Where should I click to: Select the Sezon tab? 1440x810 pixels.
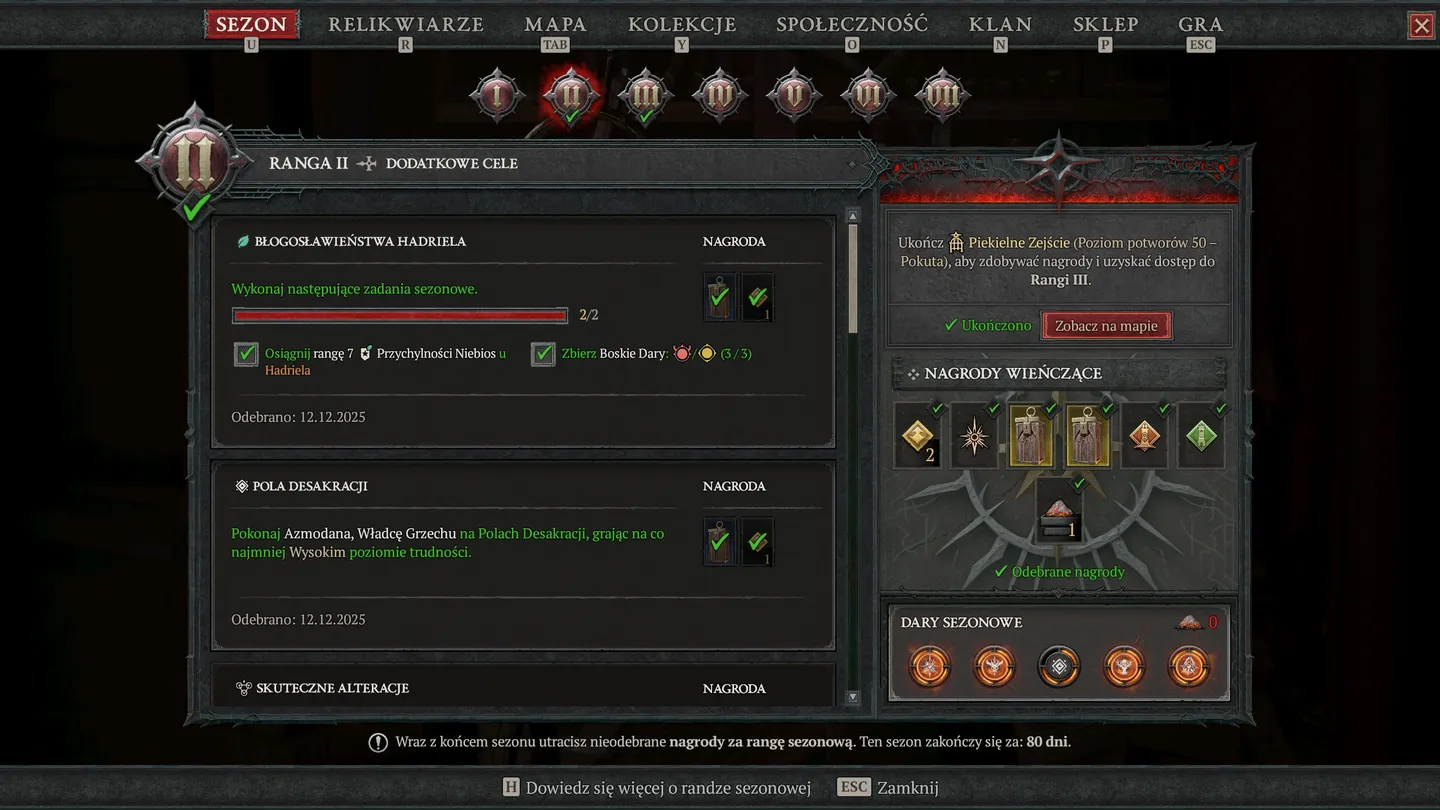click(x=251, y=25)
